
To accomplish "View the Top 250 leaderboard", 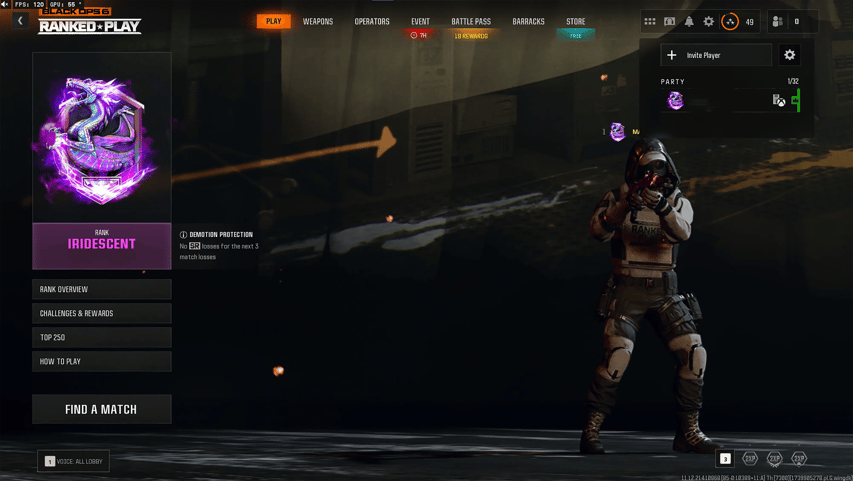I will (x=101, y=337).
